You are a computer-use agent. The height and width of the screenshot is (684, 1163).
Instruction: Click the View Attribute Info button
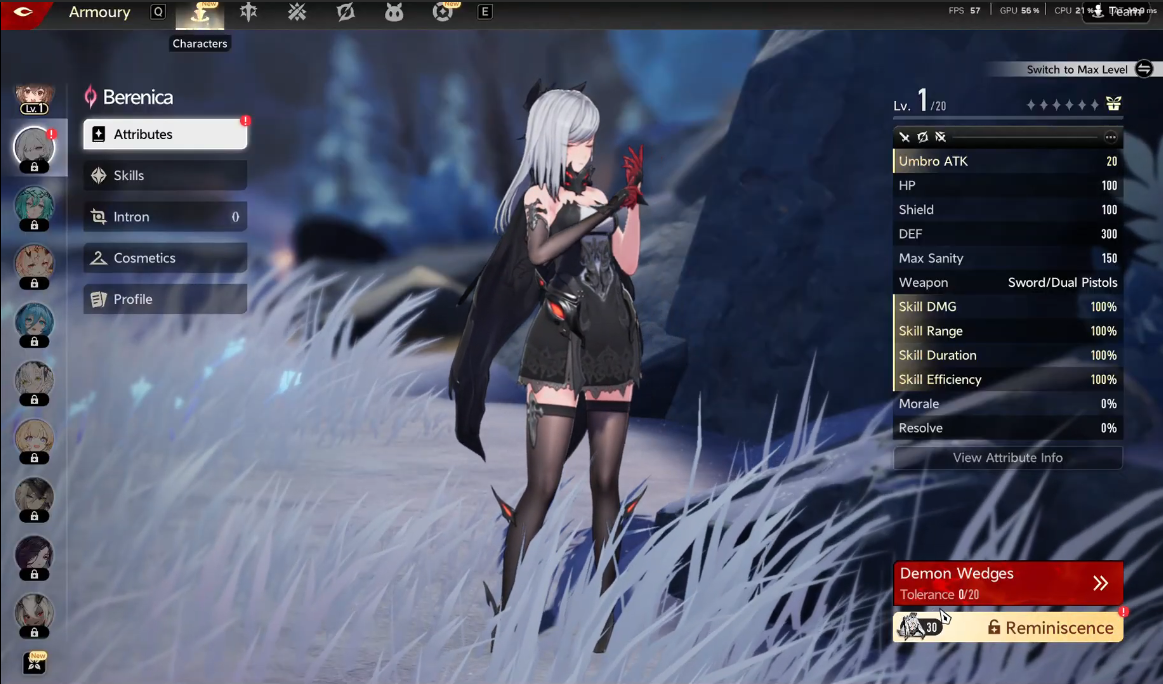point(1007,458)
